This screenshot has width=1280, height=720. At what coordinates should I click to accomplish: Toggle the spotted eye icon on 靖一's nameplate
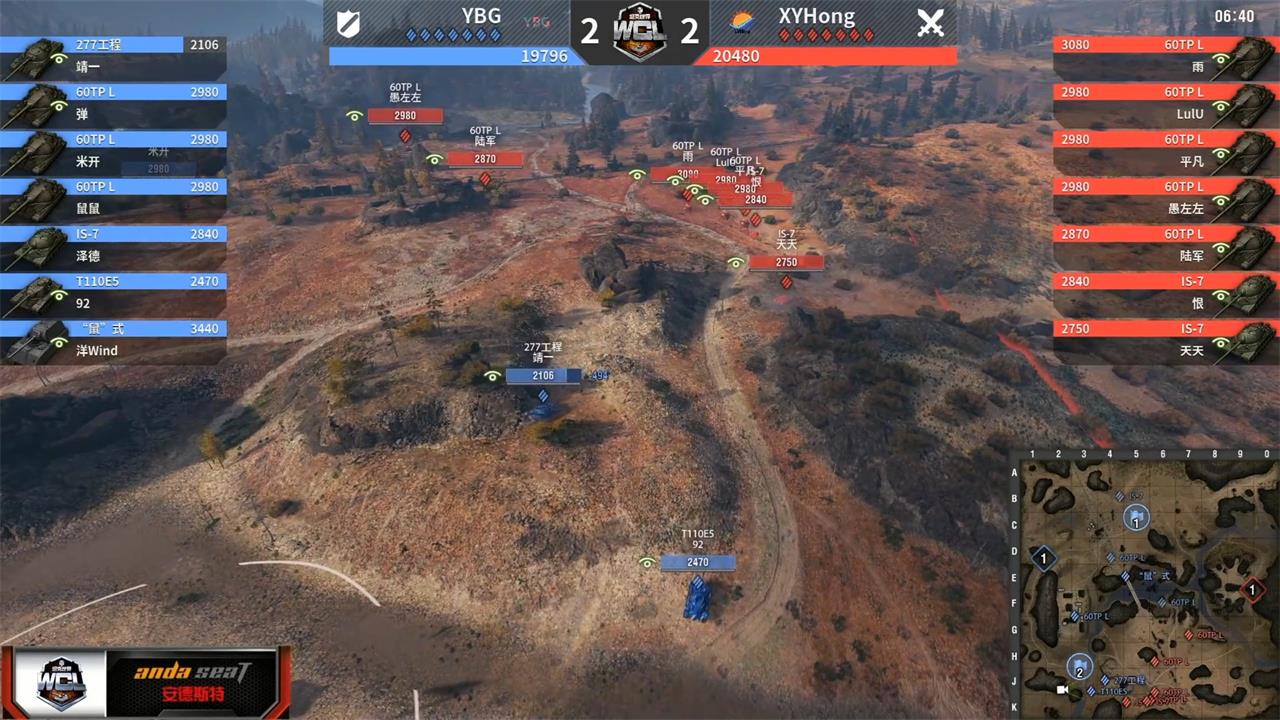[490, 375]
